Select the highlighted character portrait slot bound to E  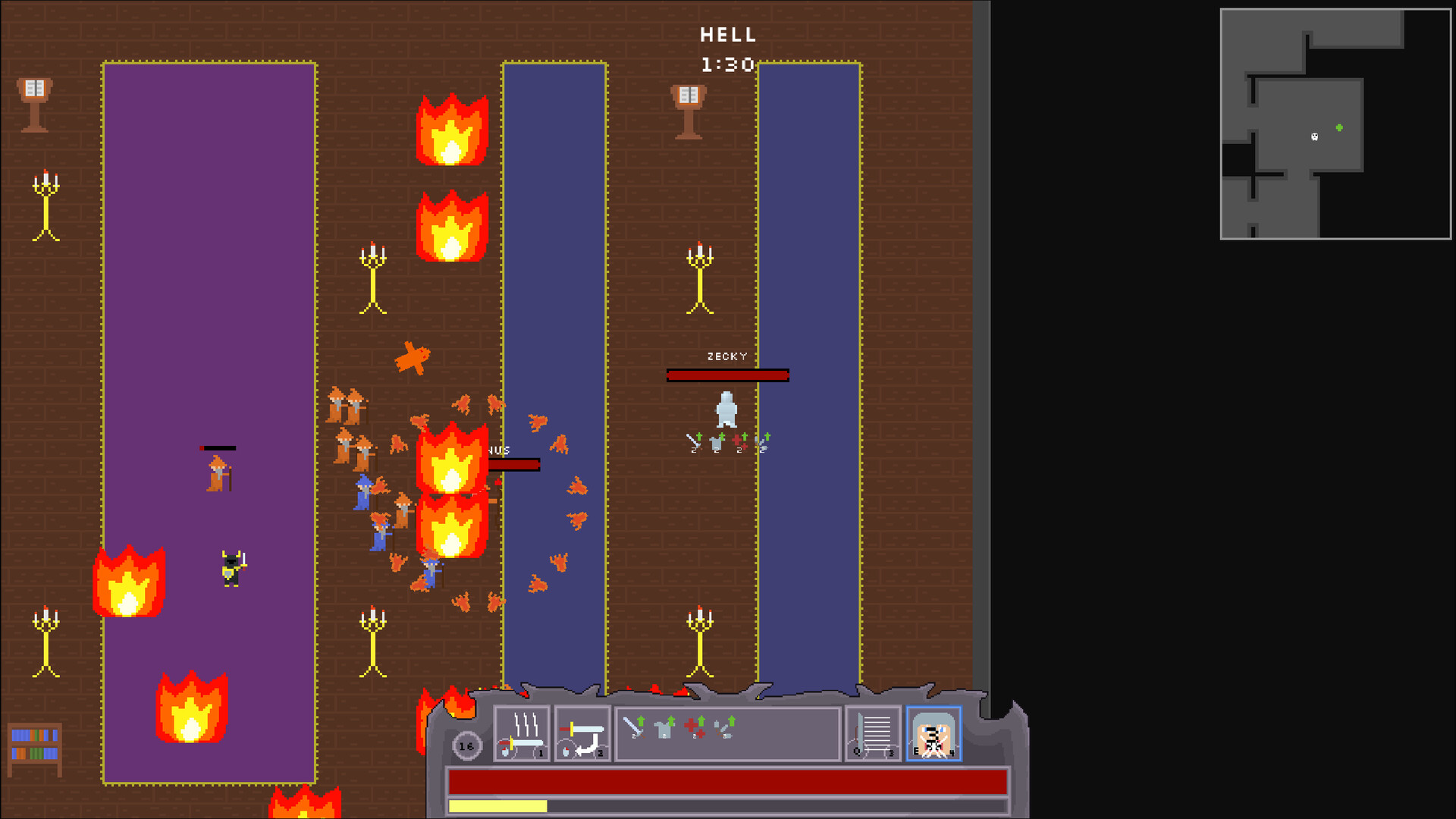tap(934, 732)
